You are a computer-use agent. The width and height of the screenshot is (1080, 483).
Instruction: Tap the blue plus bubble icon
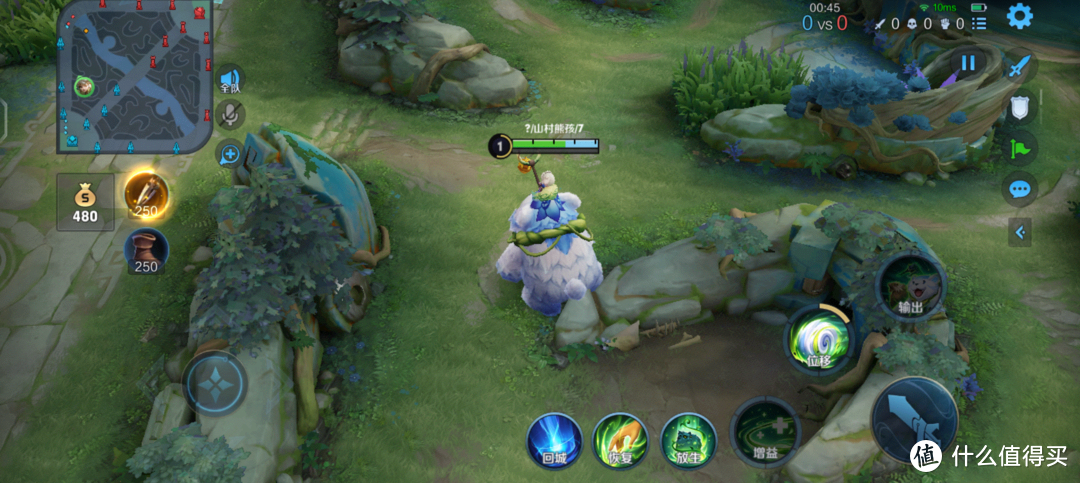point(230,154)
